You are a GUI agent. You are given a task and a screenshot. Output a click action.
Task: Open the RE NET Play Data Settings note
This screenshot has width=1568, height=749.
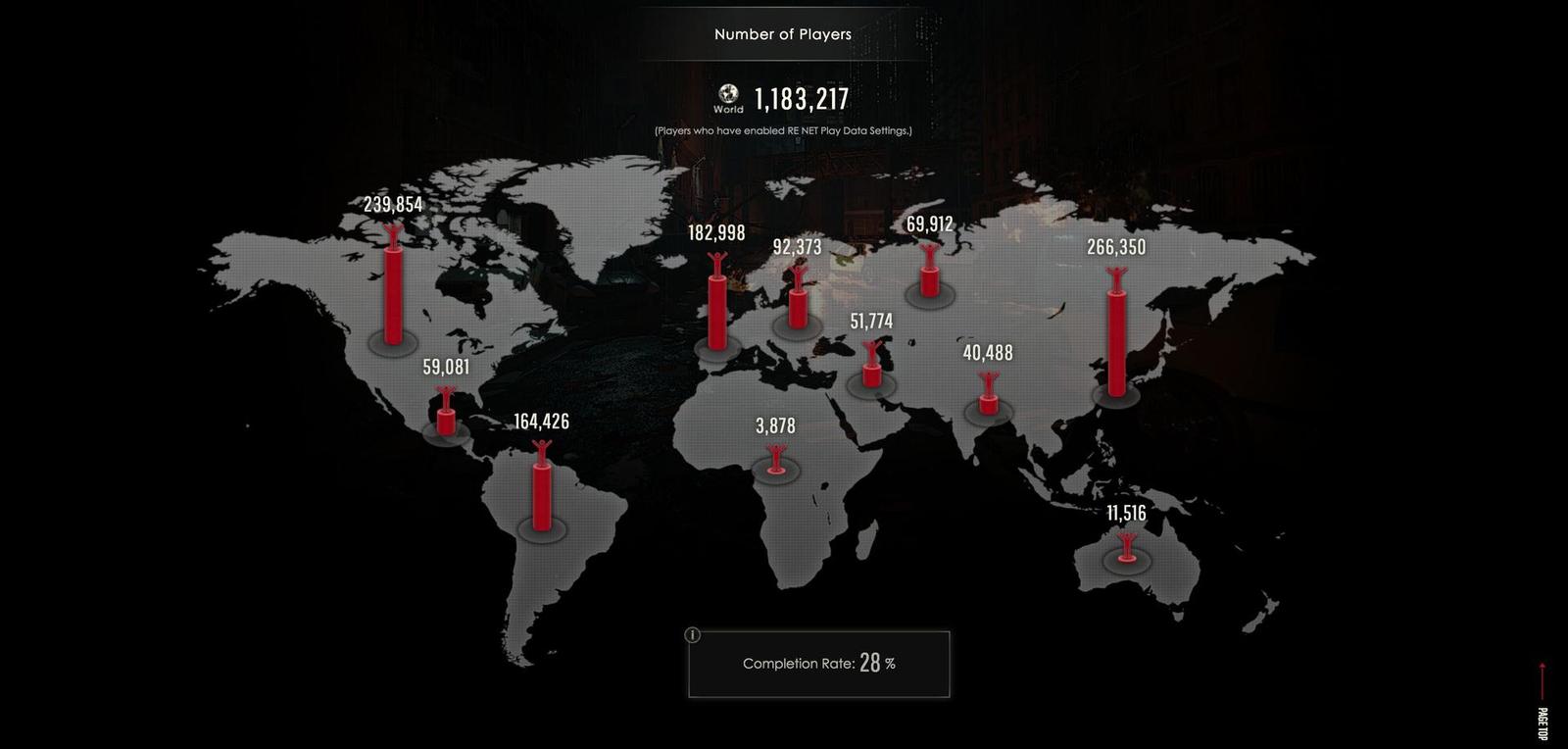783,129
